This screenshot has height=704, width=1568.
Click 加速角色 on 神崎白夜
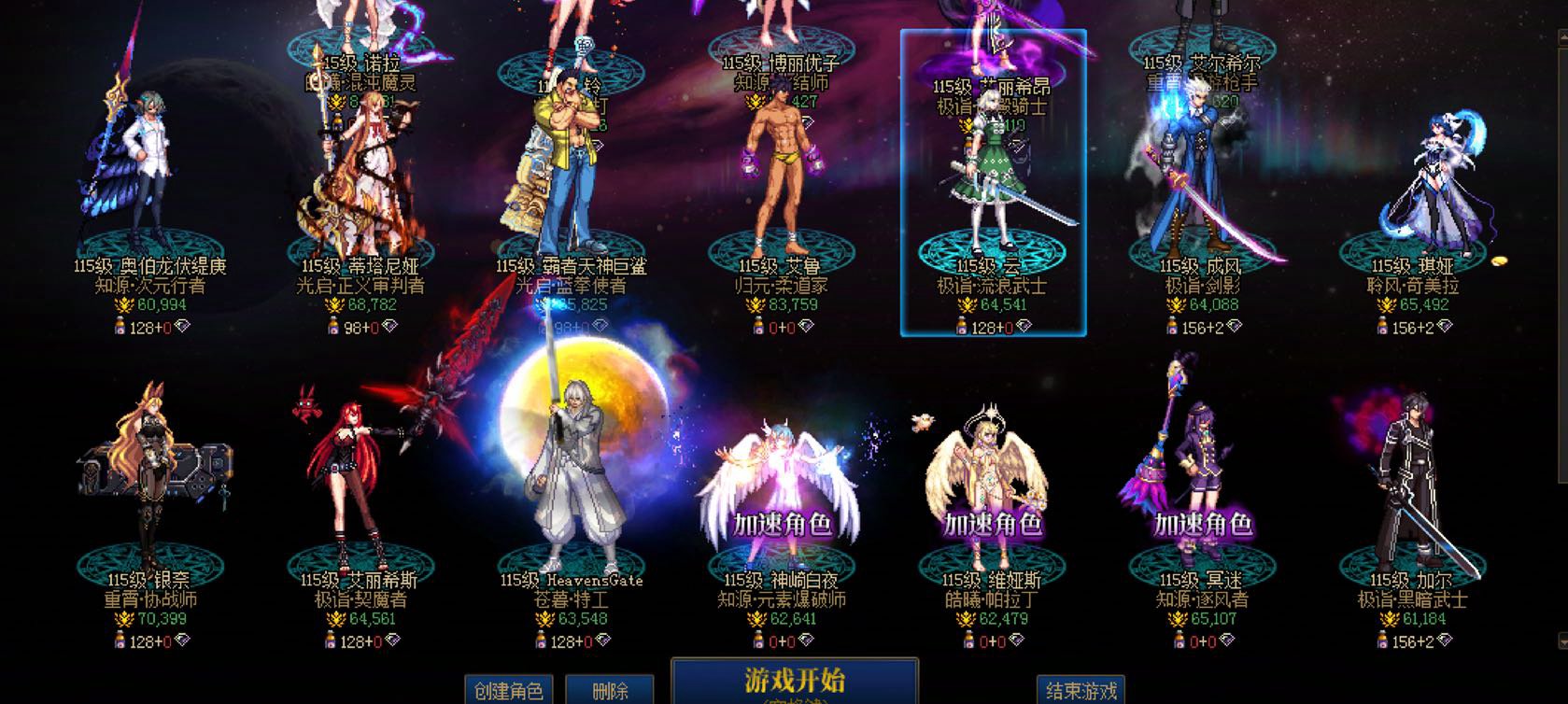783,525
